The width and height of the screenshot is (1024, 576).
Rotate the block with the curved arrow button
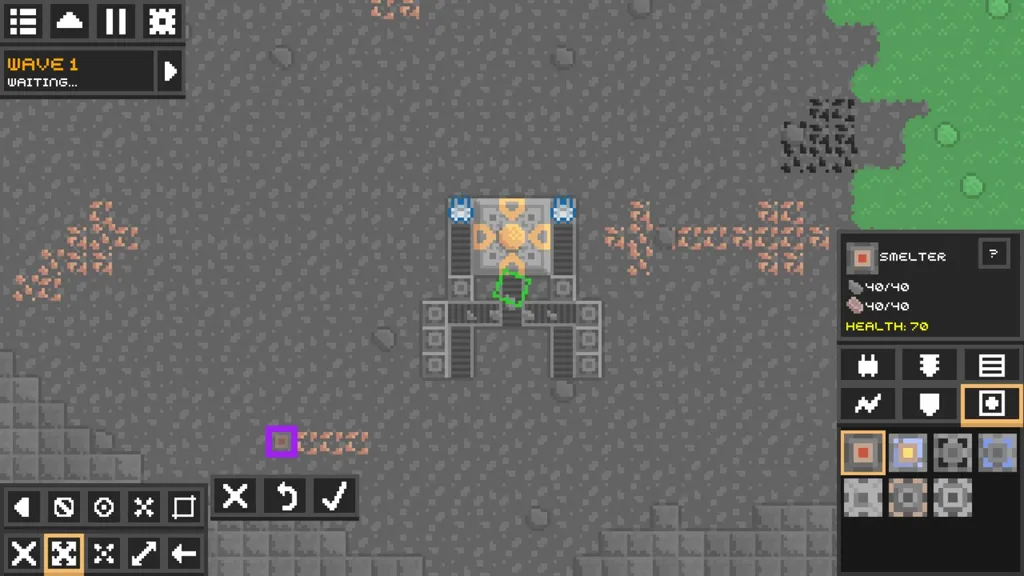[x=285, y=496]
